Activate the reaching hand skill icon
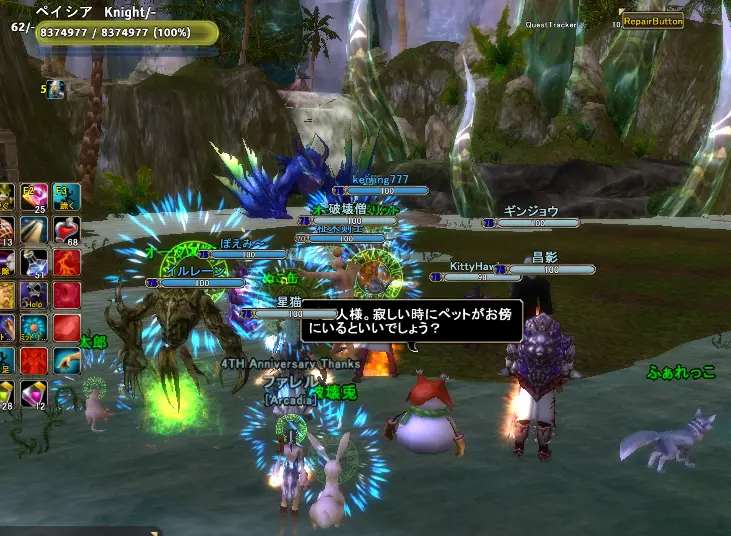This screenshot has width=731, height=536. [x=66, y=359]
